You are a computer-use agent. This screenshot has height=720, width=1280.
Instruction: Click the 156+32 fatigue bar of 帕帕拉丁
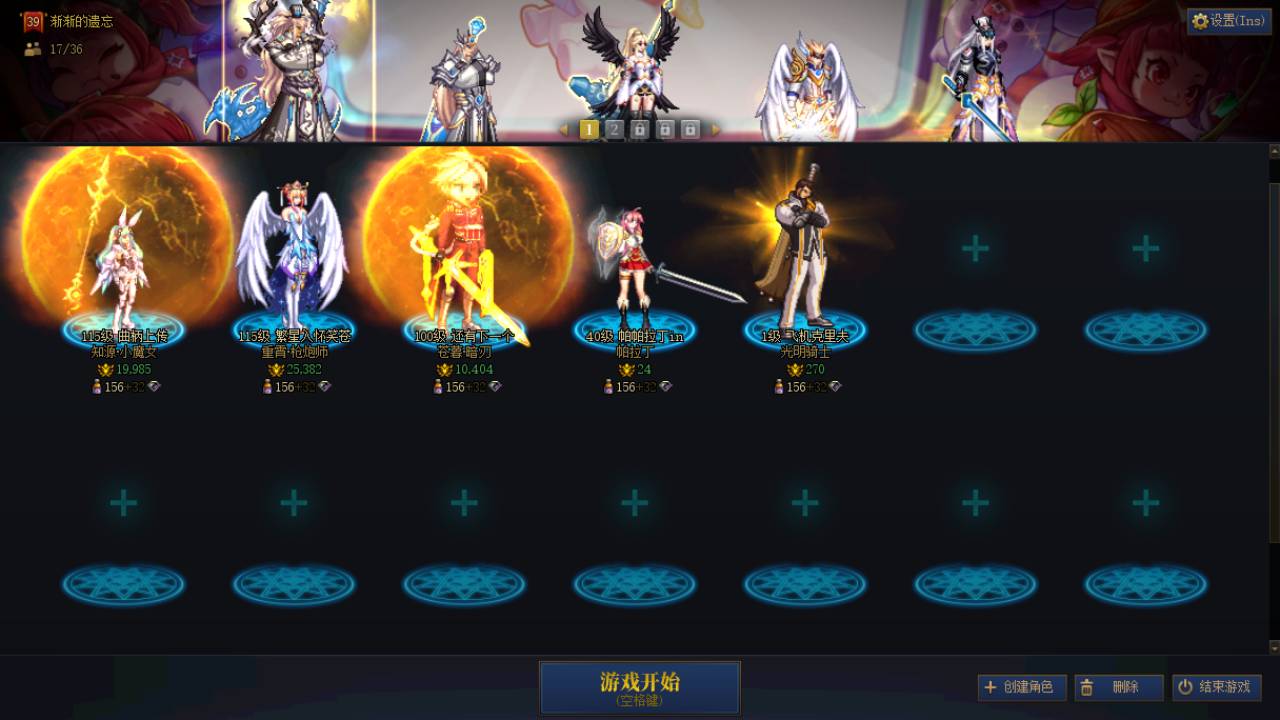point(635,386)
